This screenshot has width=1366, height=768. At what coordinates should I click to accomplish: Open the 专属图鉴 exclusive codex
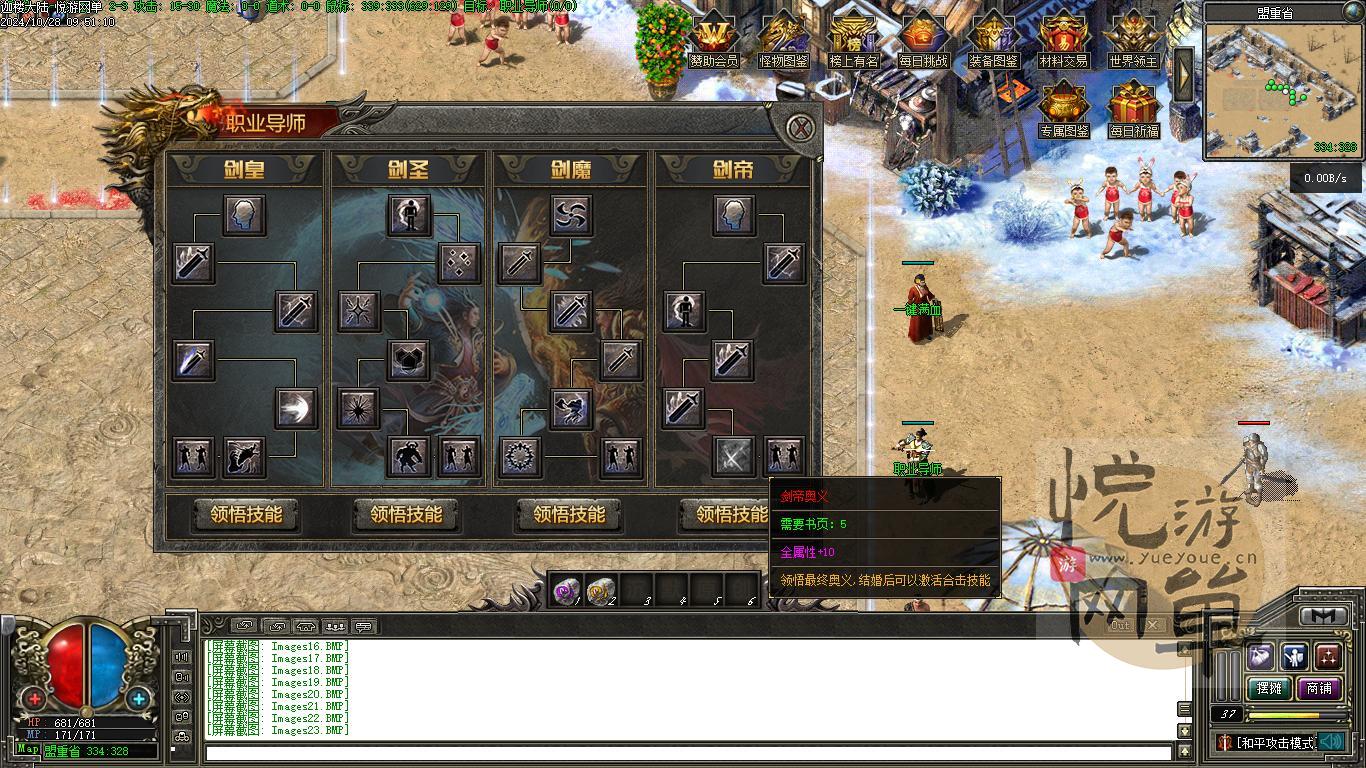coord(1063,108)
